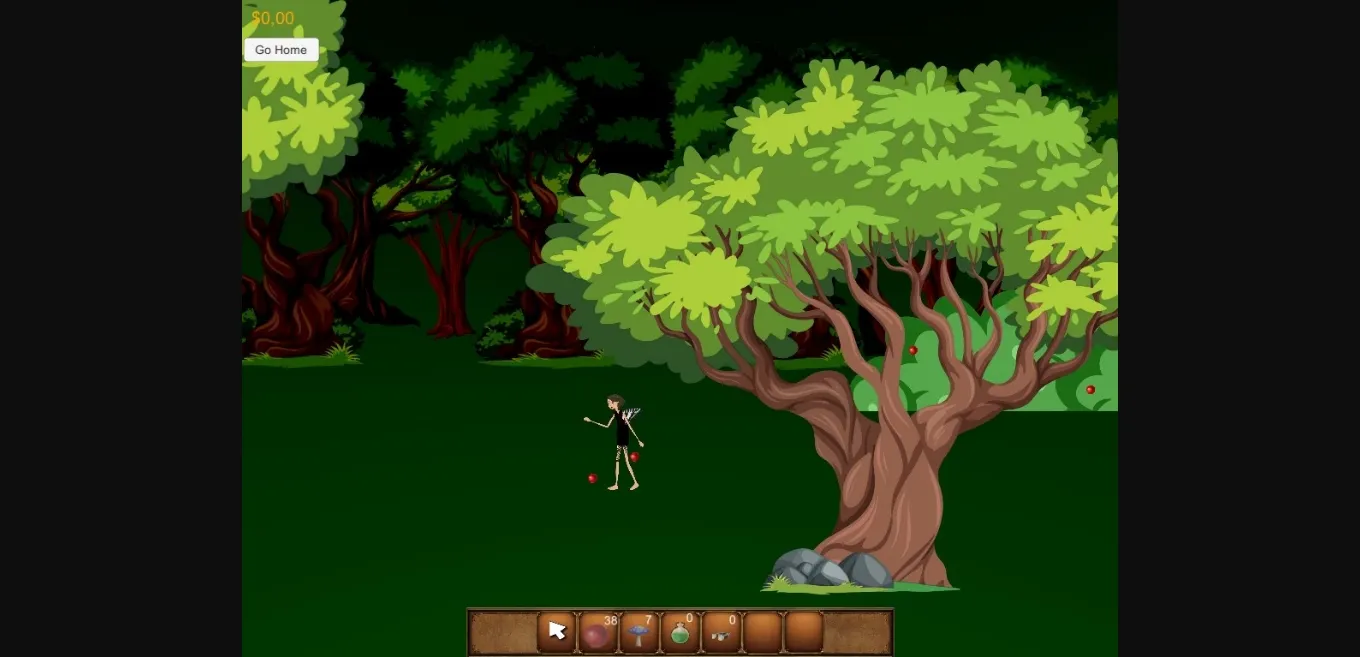Click the Go Home button
The height and width of the screenshot is (657, 1360).
281,50
